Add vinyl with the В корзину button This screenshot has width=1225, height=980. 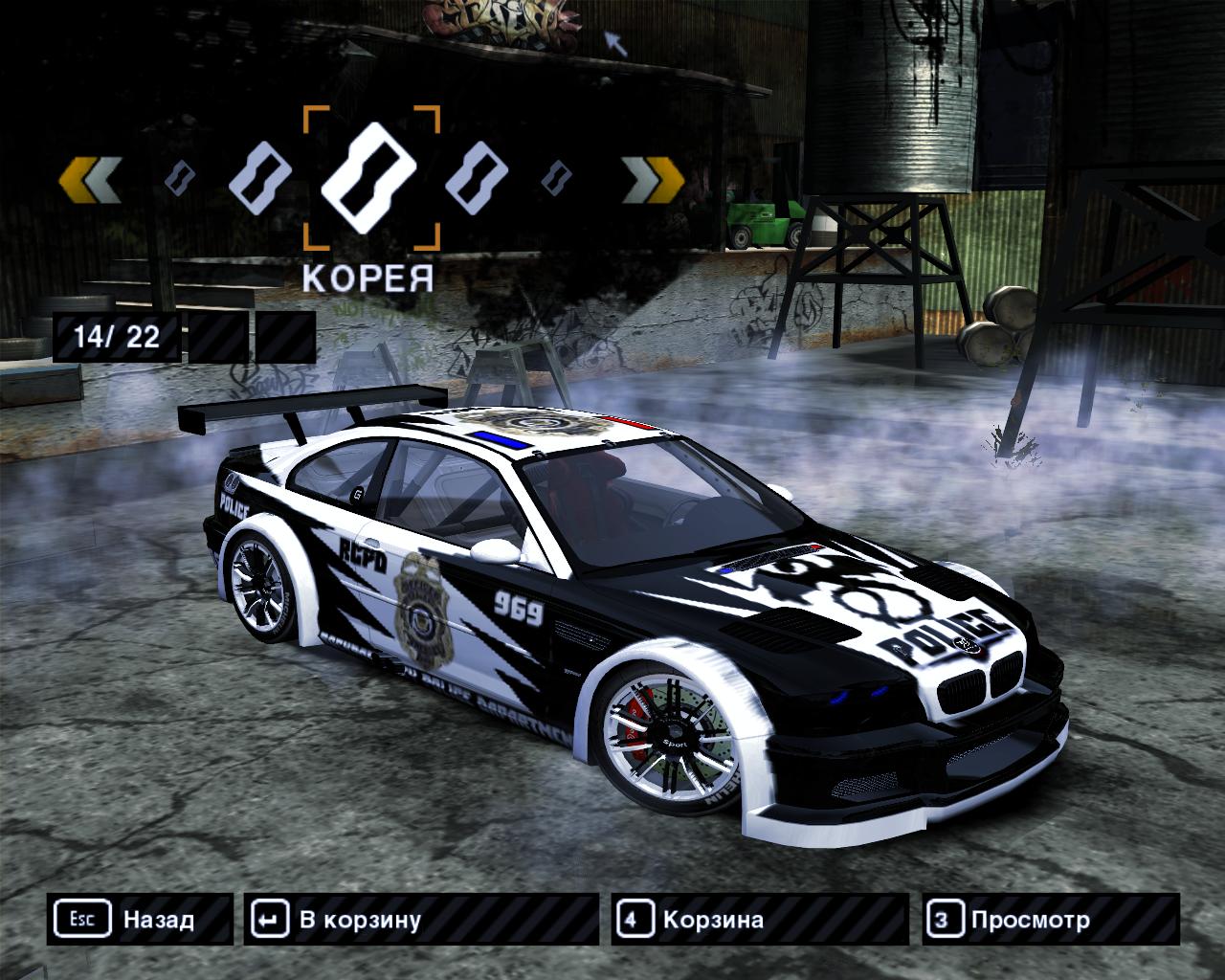(x=421, y=920)
